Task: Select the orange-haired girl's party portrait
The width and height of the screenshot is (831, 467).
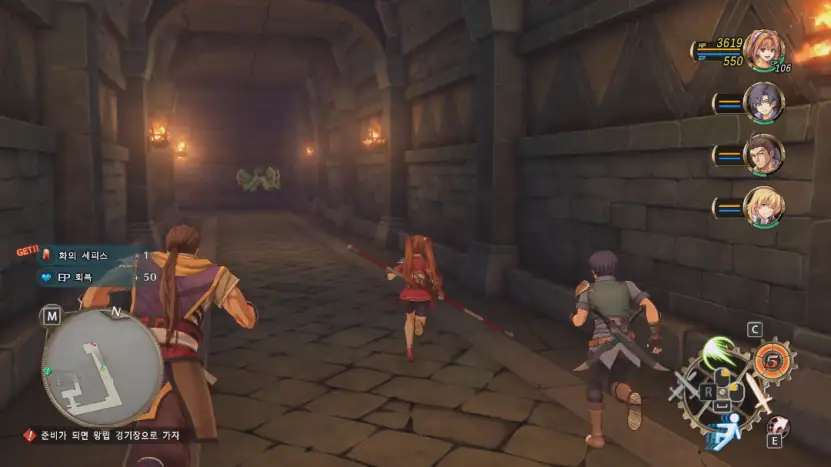Action: [x=764, y=50]
